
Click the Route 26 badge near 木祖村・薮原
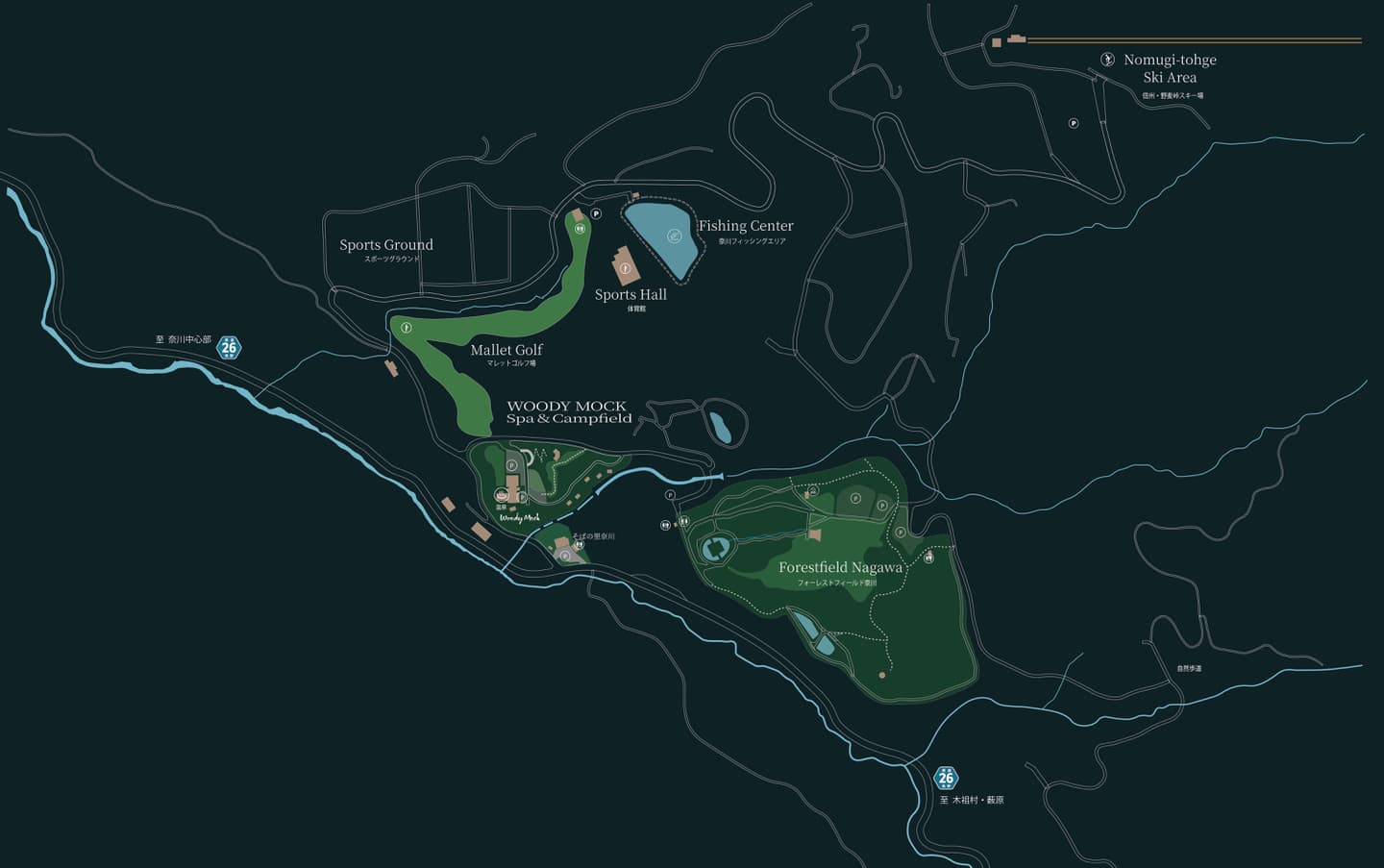tap(946, 777)
